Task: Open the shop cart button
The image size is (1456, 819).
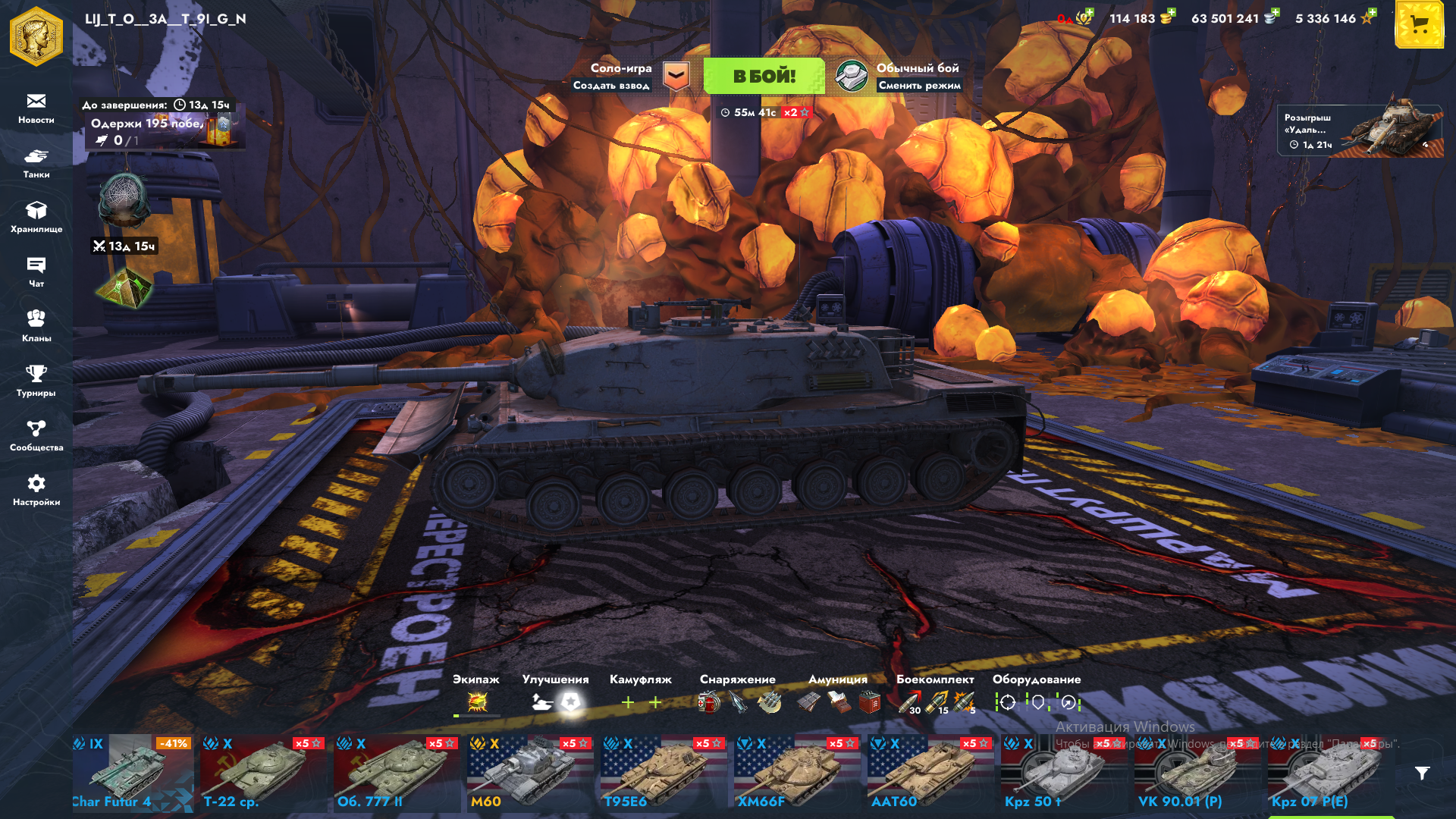Action: pos(1419,26)
